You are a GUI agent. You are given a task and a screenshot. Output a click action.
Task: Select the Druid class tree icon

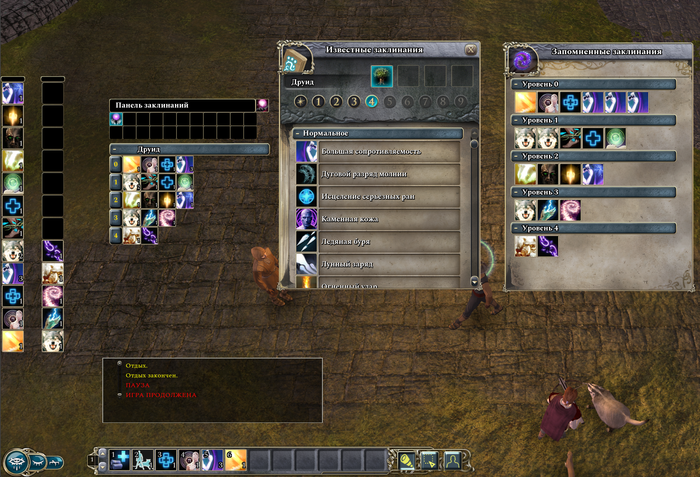381,75
